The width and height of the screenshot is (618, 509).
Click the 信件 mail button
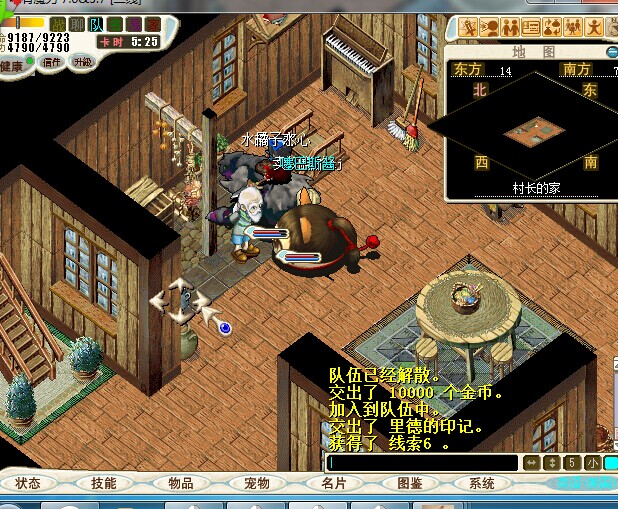pos(51,62)
